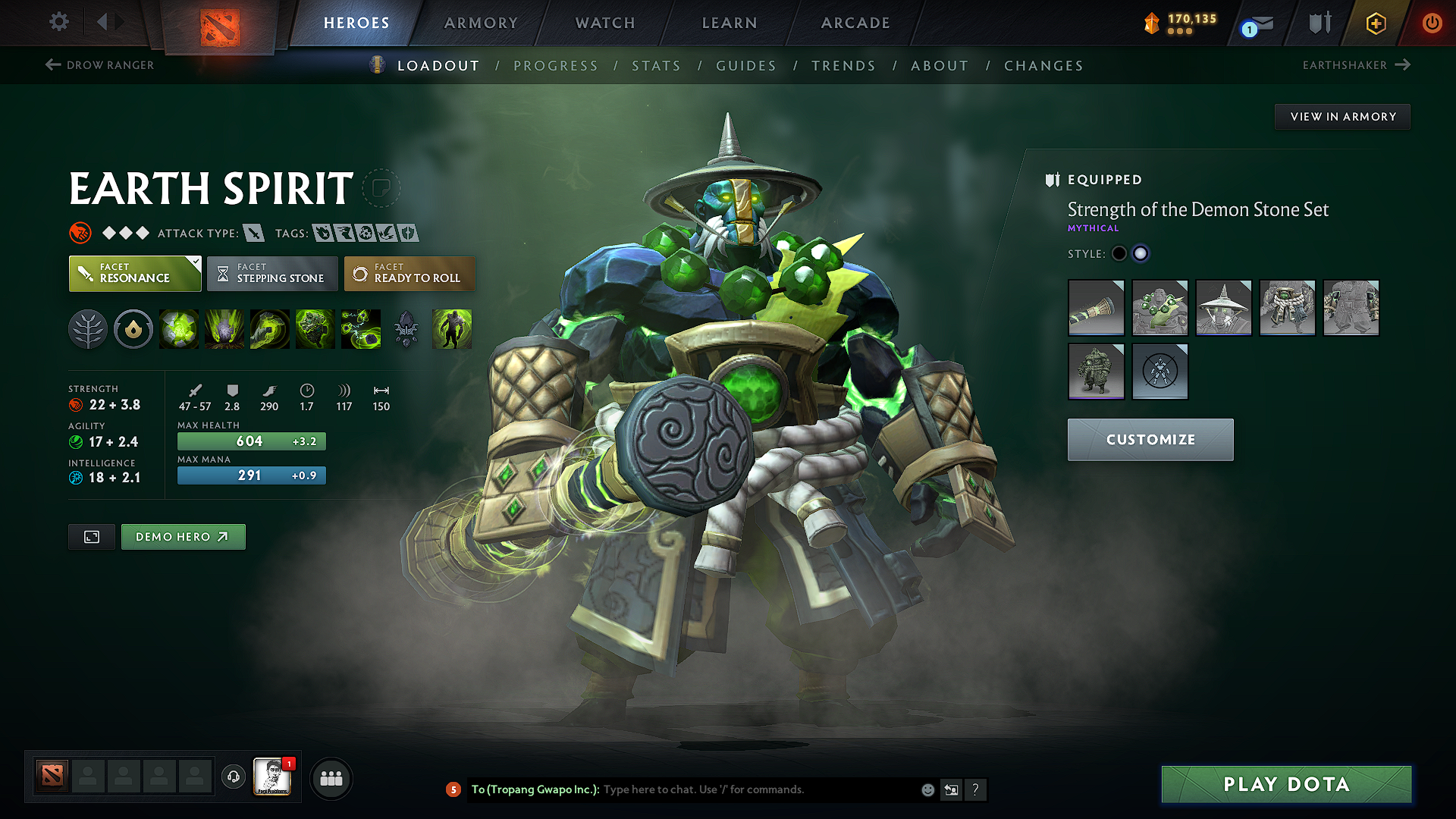Click the innate ability droplet icon
The width and height of the screenshot is (1456, 819).
pos(133,329)
